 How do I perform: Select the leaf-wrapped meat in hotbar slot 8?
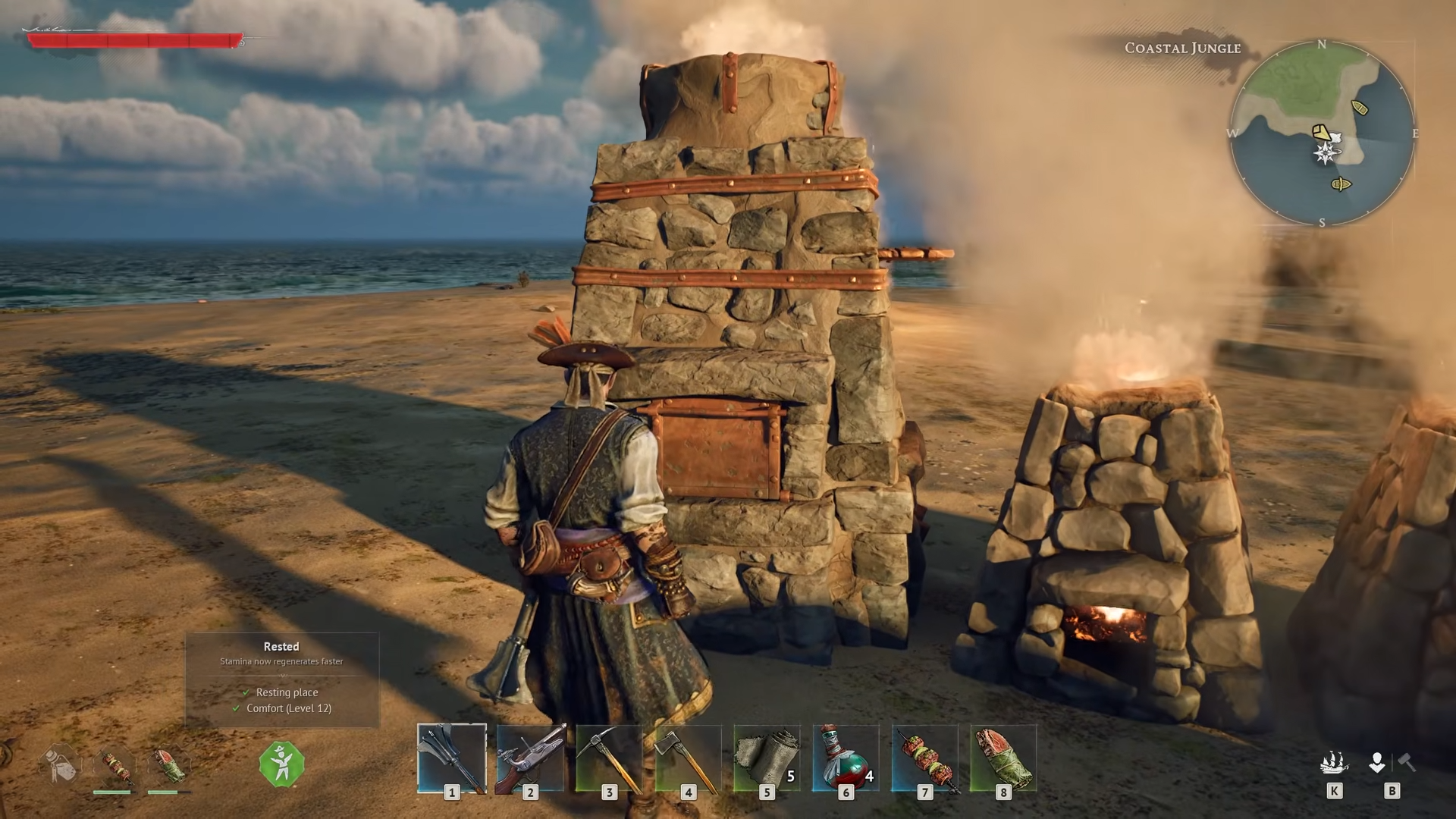click(1003, 758)
